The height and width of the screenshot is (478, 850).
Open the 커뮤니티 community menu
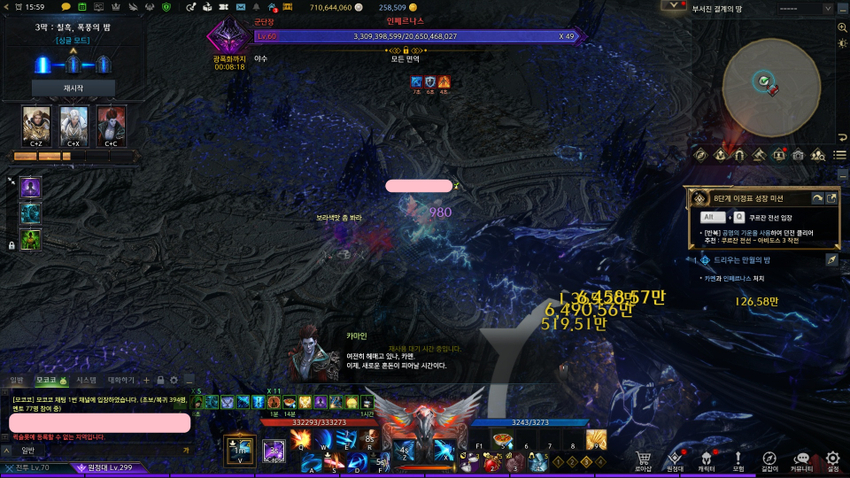click(x=801, y=459)
